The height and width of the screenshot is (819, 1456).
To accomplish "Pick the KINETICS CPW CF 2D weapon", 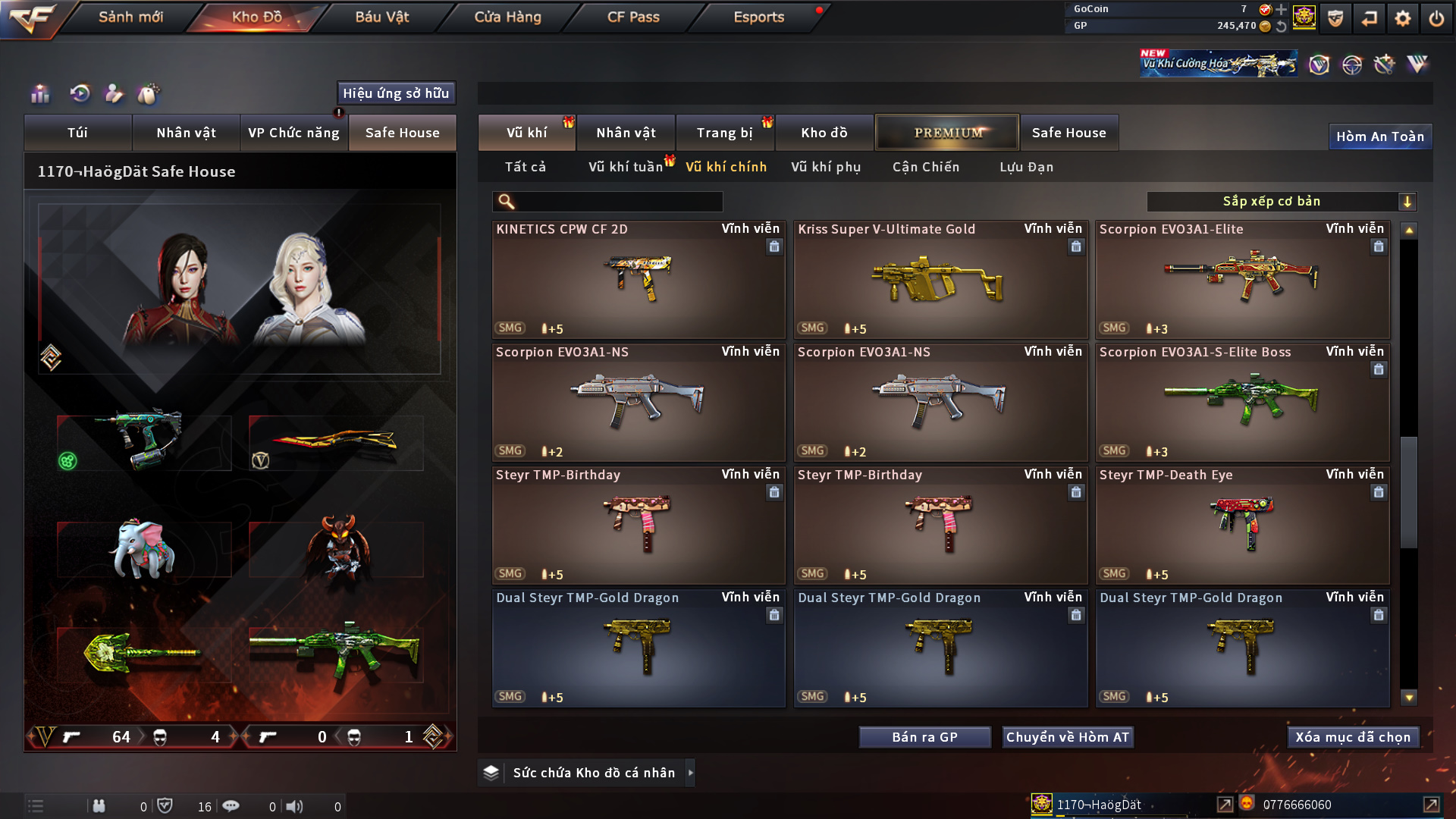I will point(638,281).
